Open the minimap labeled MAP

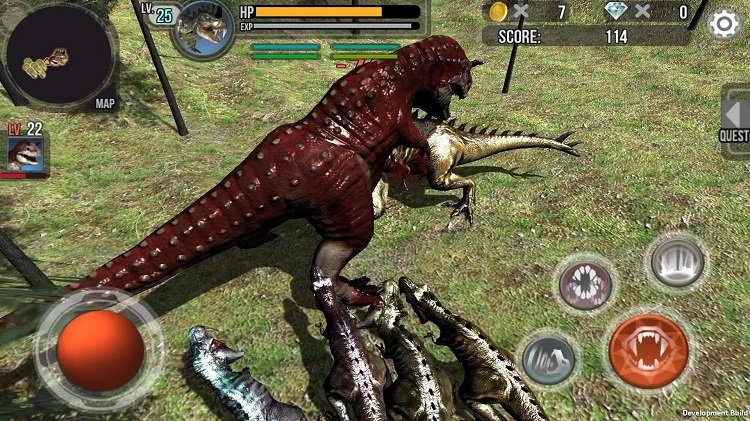(60, 56)
